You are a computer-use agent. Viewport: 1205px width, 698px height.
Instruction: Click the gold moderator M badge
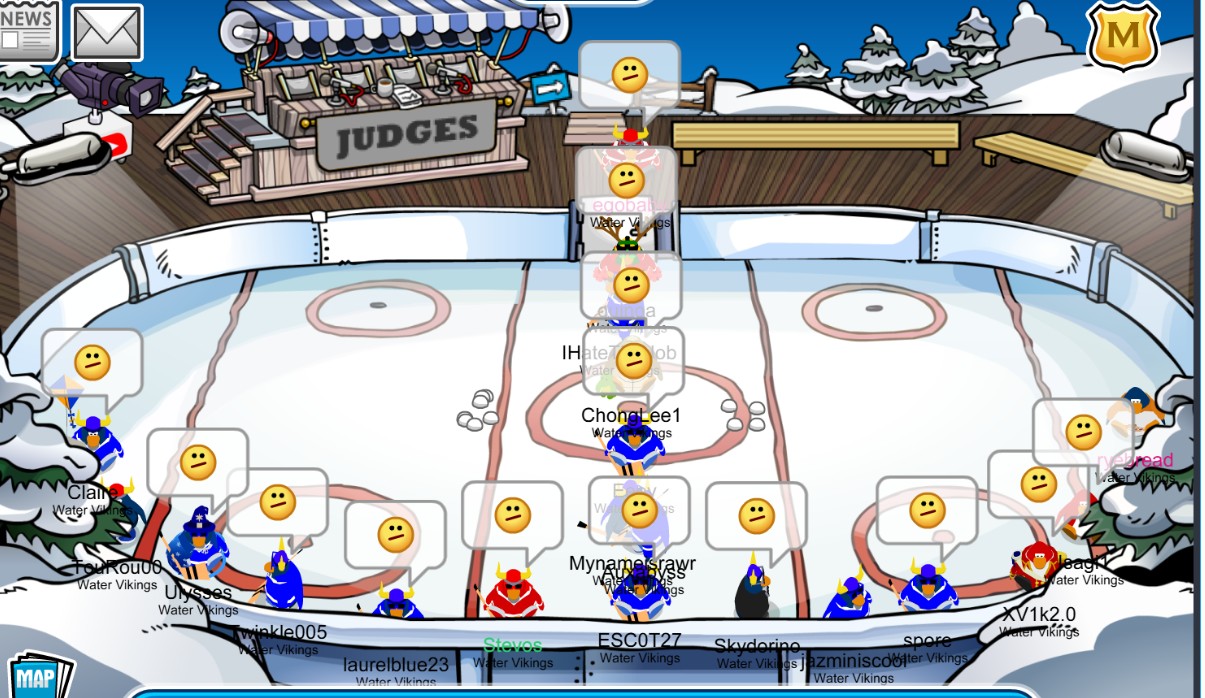(x=1123, y=36)
